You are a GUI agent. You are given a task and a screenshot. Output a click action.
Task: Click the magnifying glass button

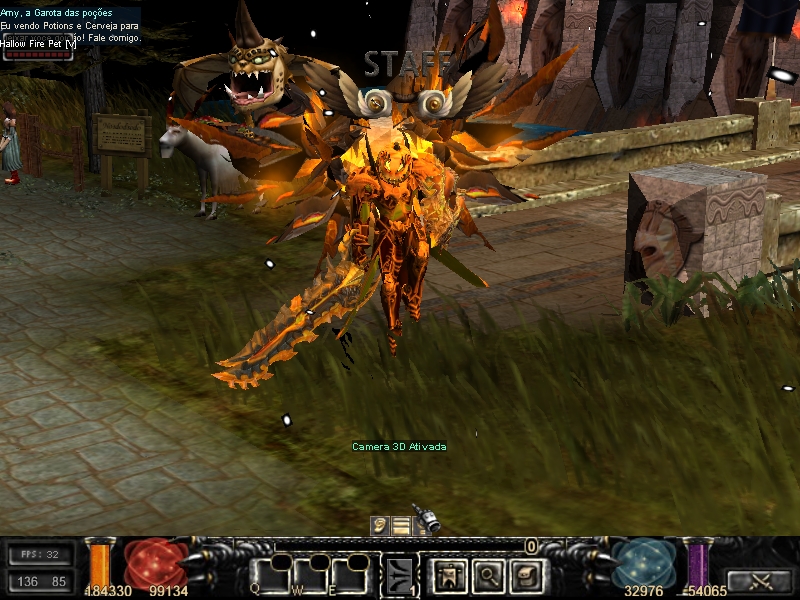pos(488,575)
